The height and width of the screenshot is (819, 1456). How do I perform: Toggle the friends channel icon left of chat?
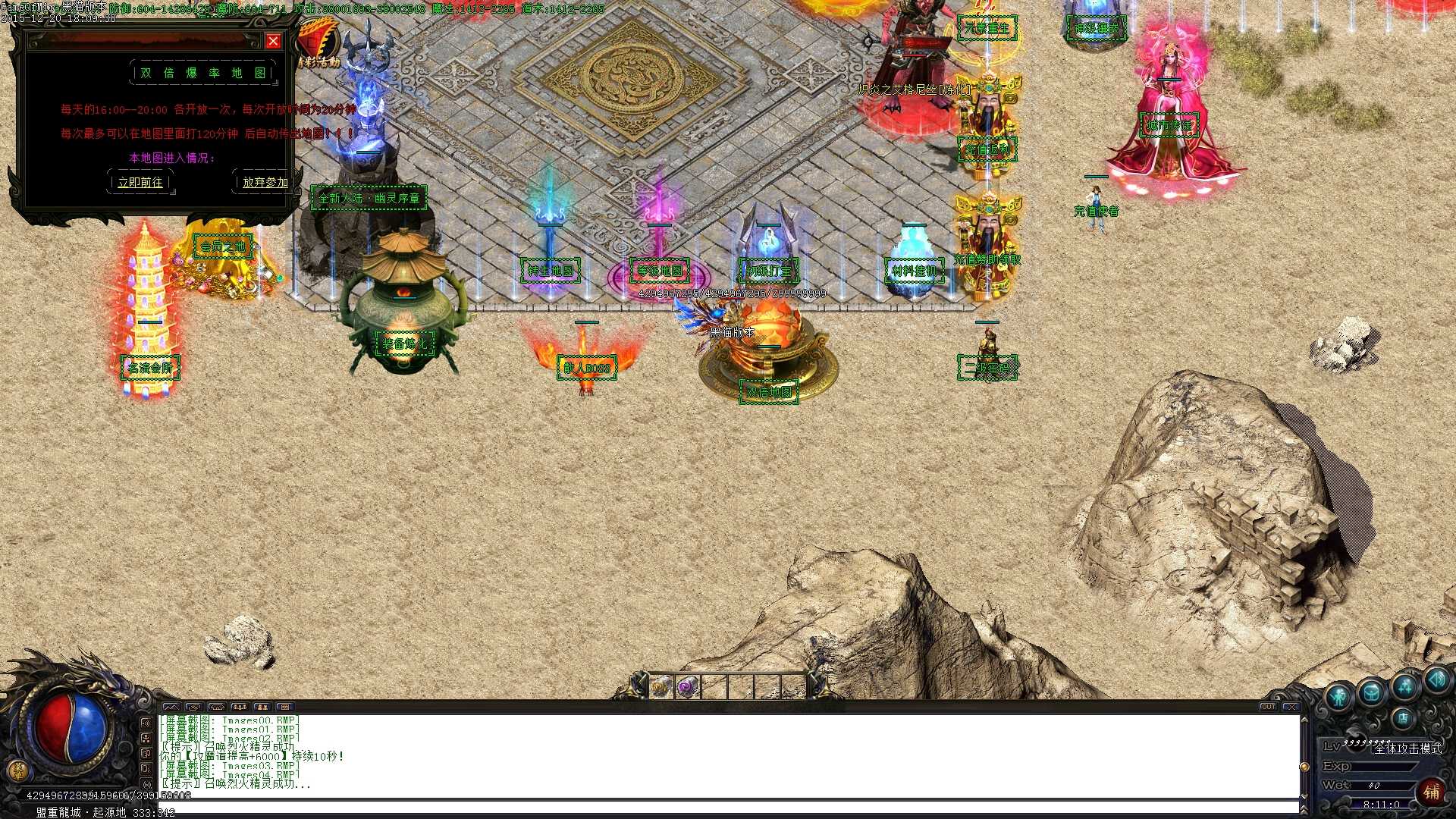[x=146, y=737]
